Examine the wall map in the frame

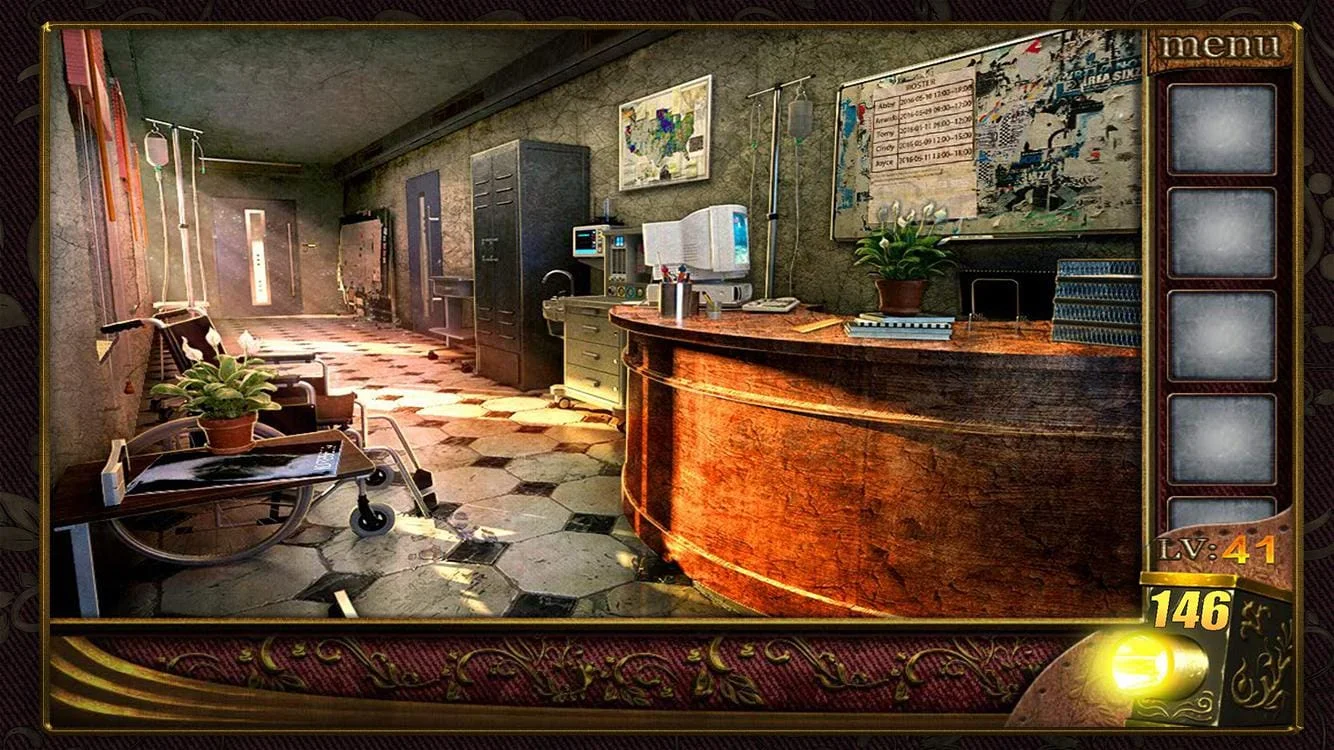click(665, 130)
